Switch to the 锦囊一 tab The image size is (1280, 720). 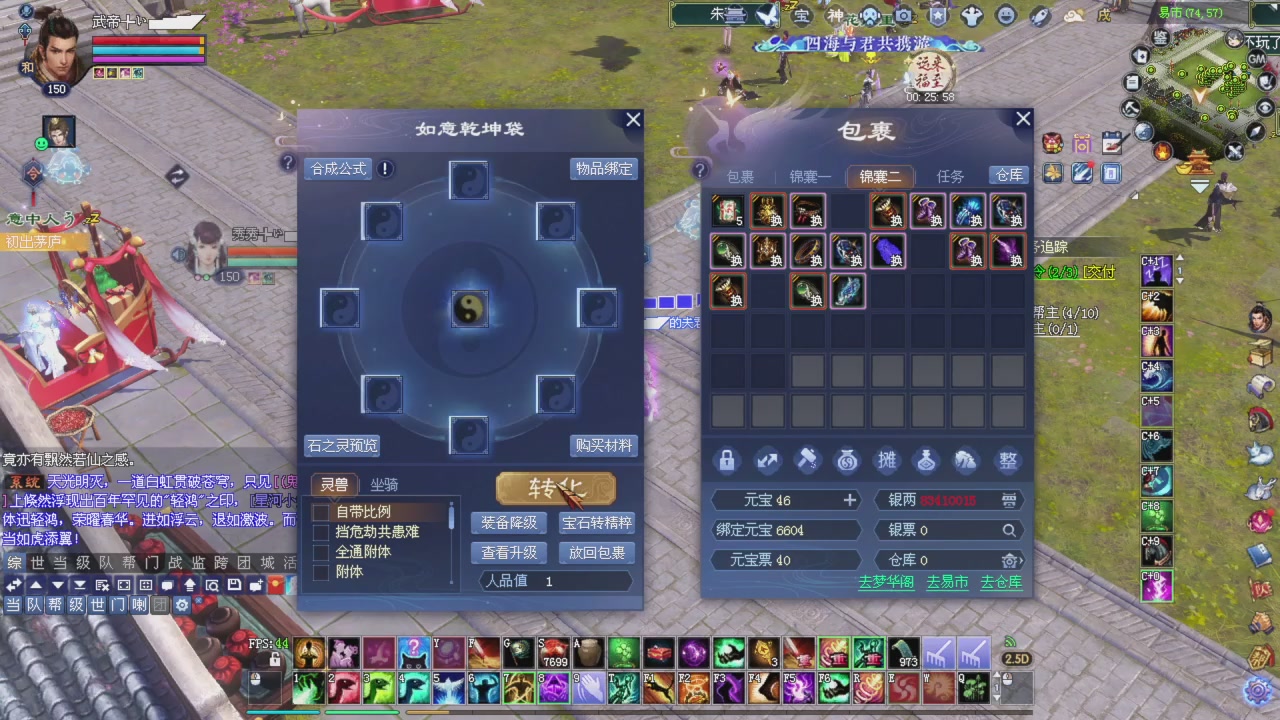[x=810, y=176]
